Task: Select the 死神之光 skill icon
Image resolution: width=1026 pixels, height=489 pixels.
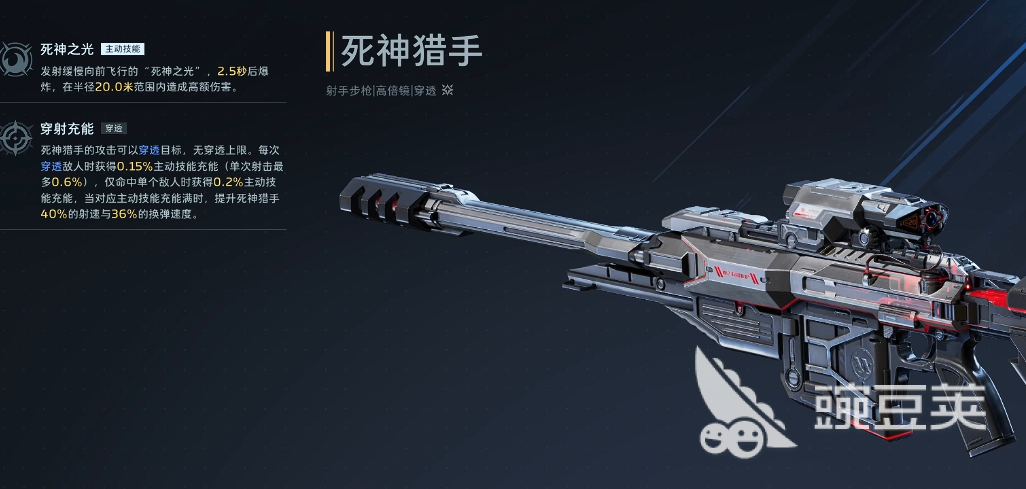Action: (14, 59)
